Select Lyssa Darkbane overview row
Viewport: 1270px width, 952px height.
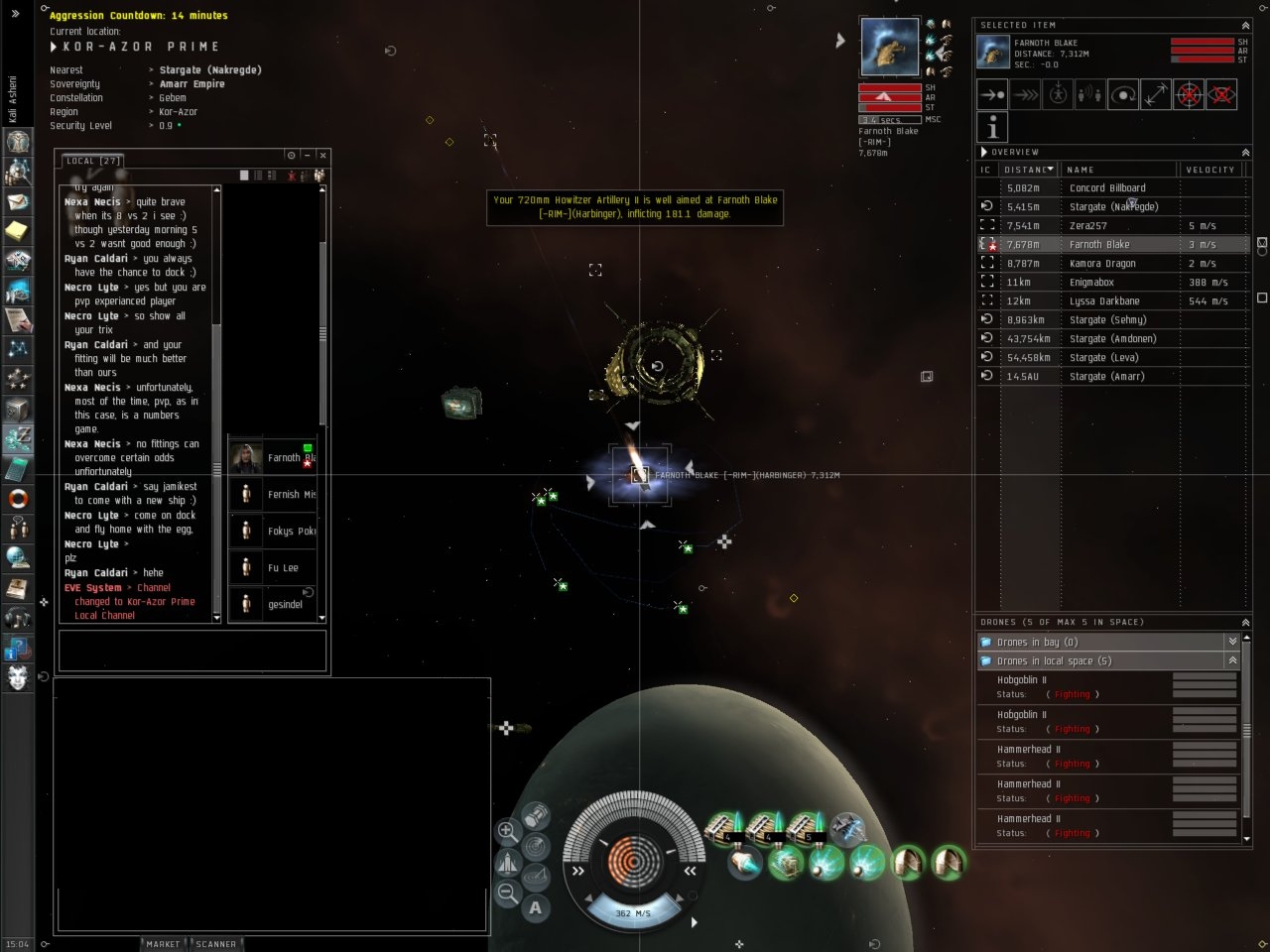1104,300
